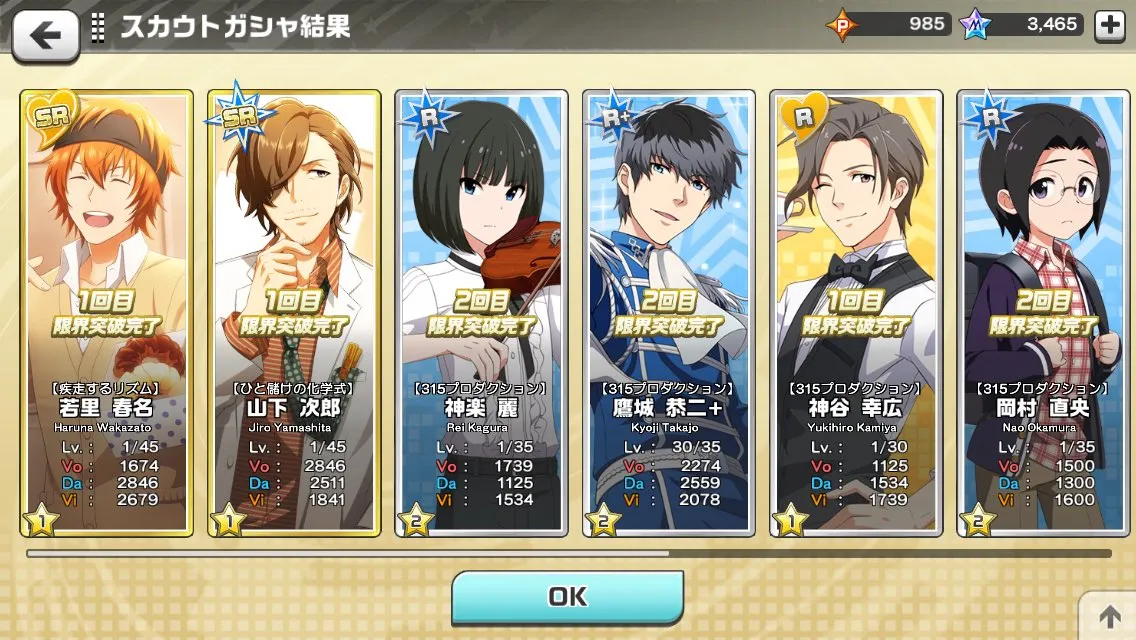Open the Rei Kagura violin card

[481, 312]
